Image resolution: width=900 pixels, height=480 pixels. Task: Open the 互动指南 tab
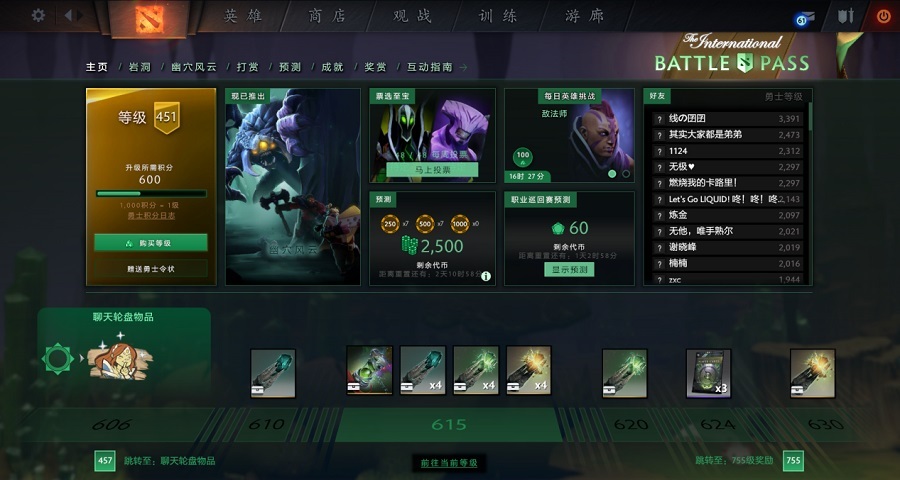click(430, 67)
